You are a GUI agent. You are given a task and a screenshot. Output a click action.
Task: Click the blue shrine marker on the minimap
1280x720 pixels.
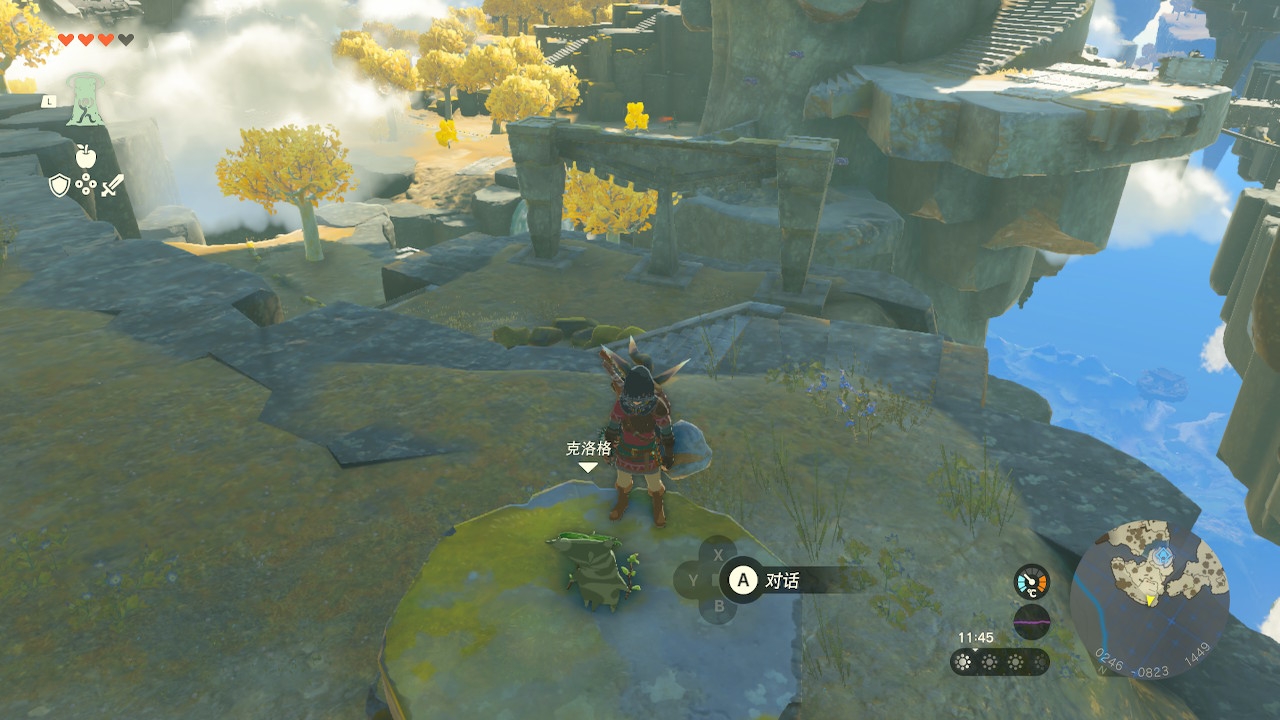[1161, 554]
